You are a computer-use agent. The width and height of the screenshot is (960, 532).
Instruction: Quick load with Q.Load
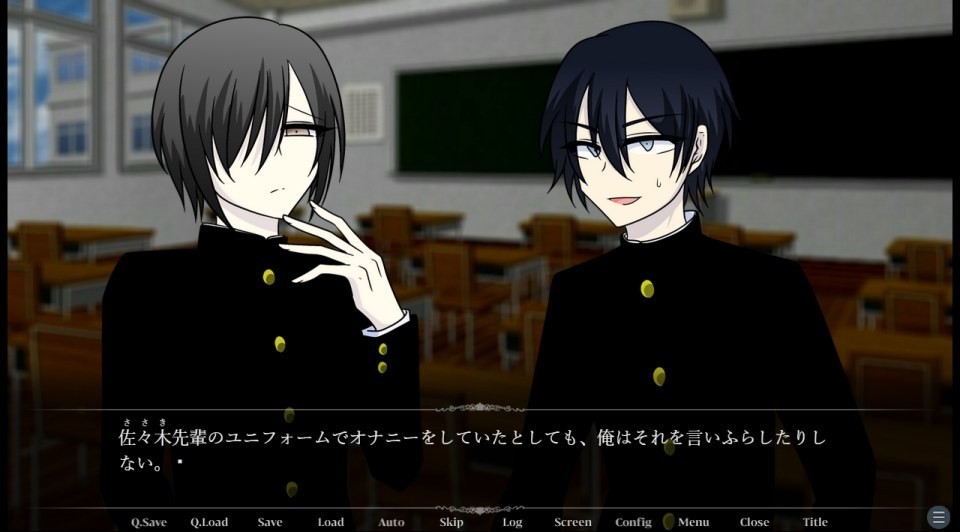point(209,522)
